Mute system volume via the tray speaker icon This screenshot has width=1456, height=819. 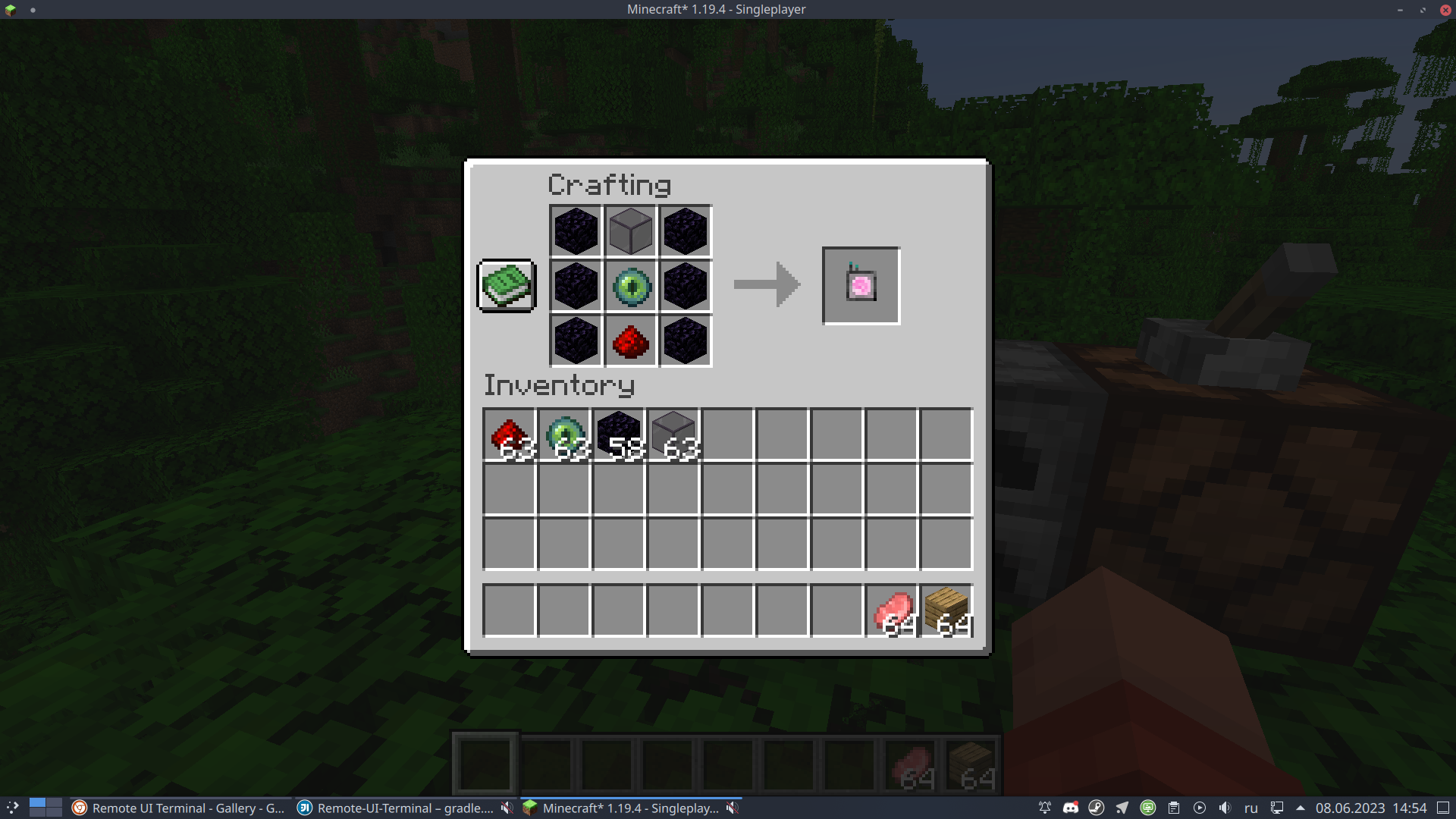tap(1225, 808)
